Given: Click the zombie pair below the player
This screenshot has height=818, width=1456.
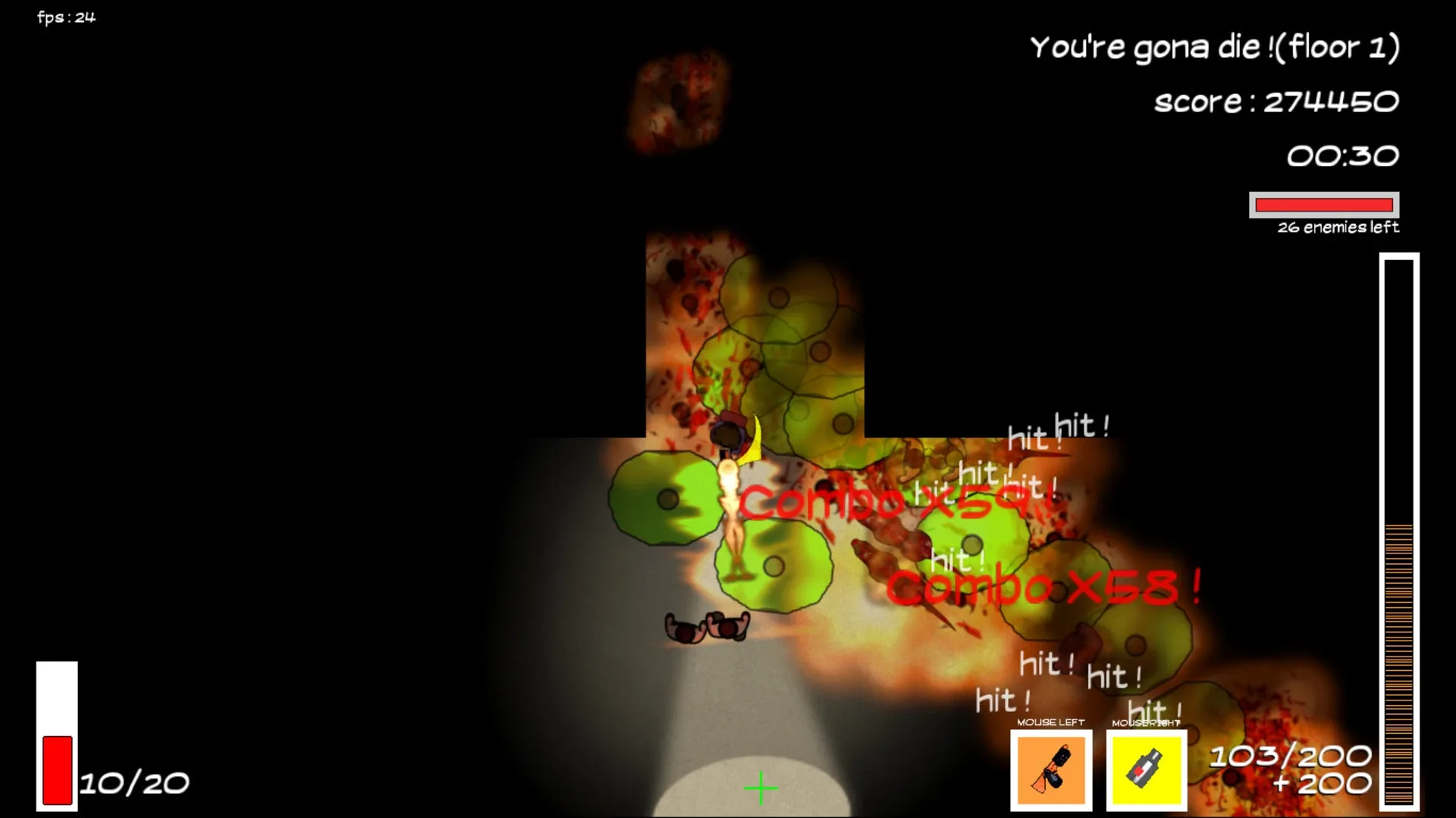Looking at the screenshot, I should (x=707, y=628).
